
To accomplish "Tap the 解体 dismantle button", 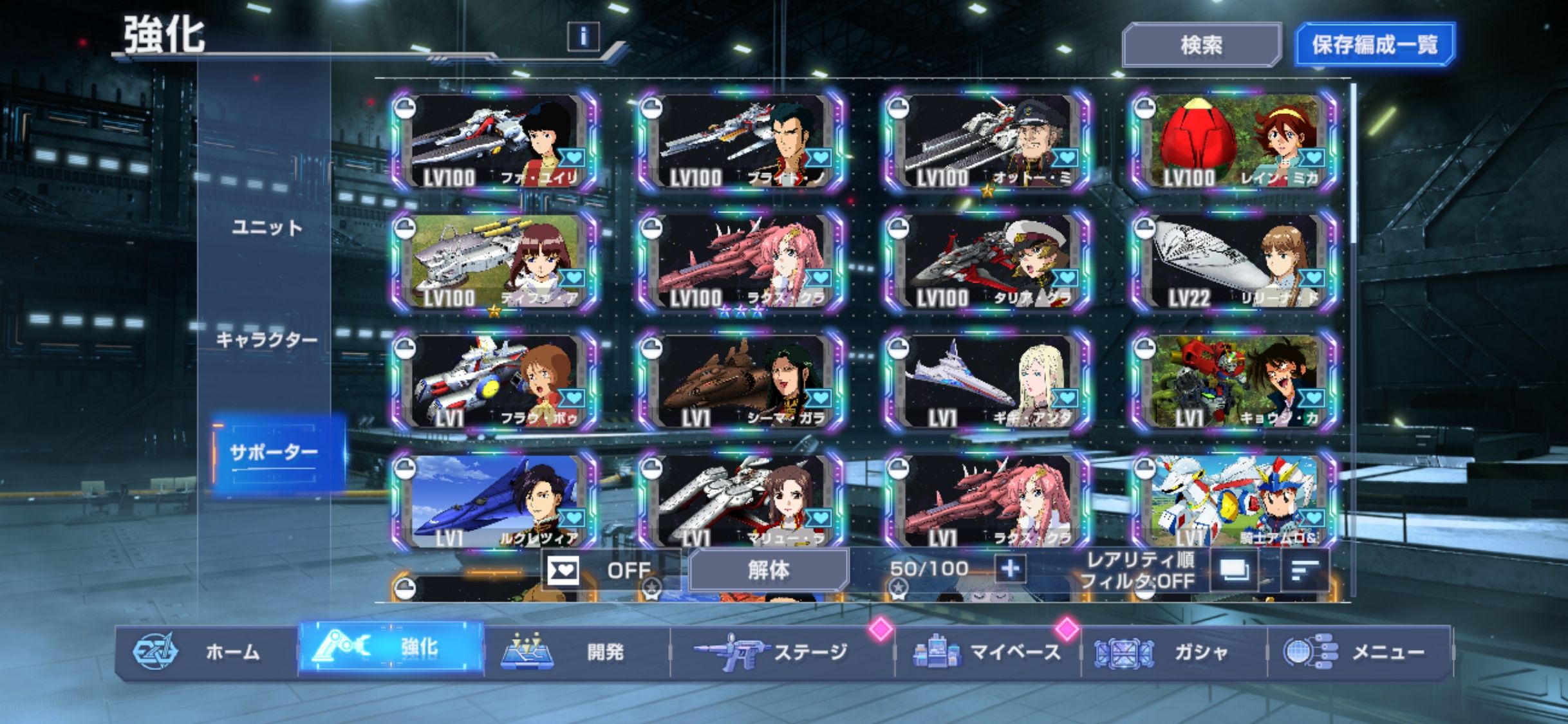I will pyautogui.click(x=769, y=570).
